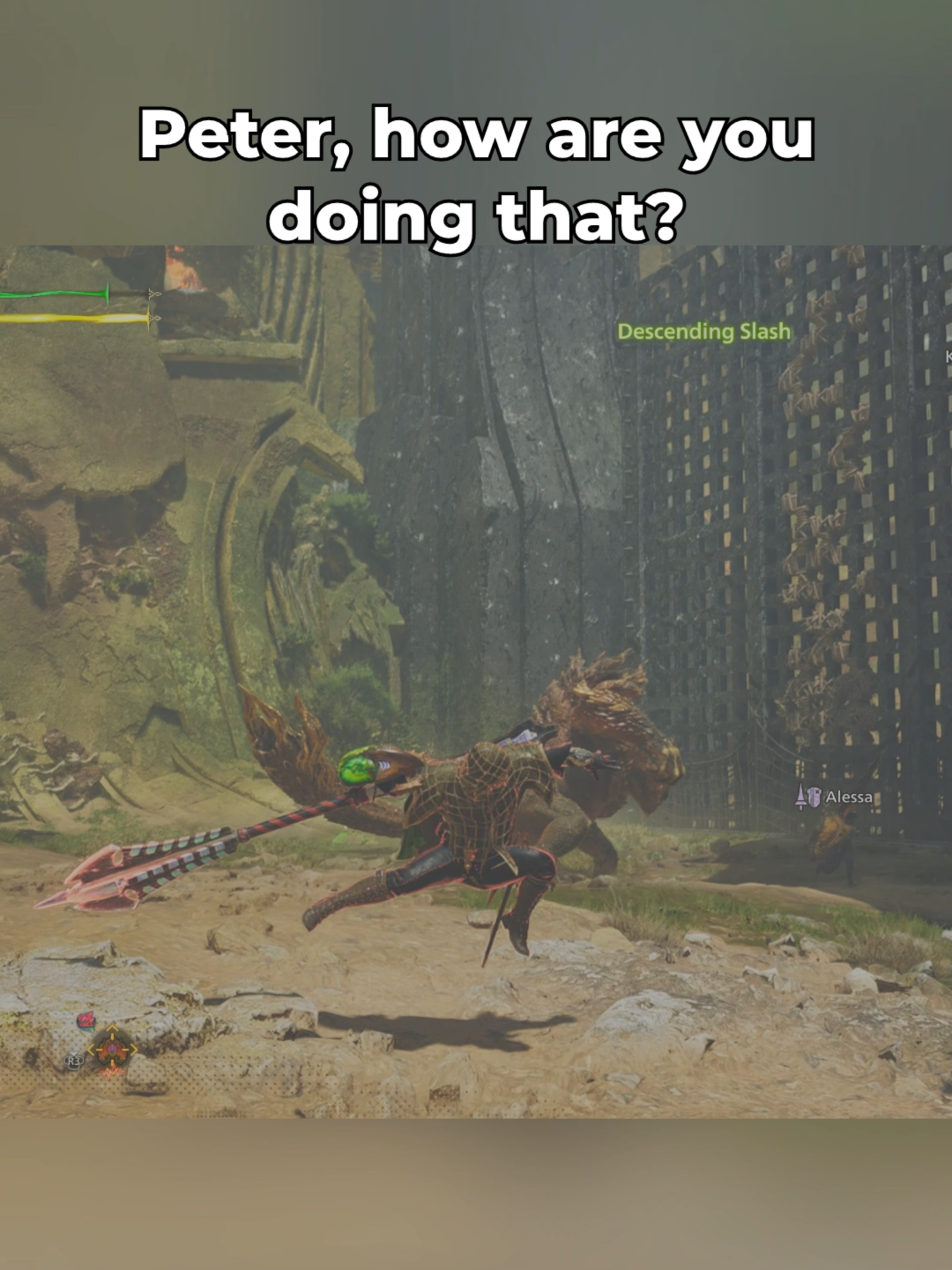Click Alessa's player name tag

(850, 797)
